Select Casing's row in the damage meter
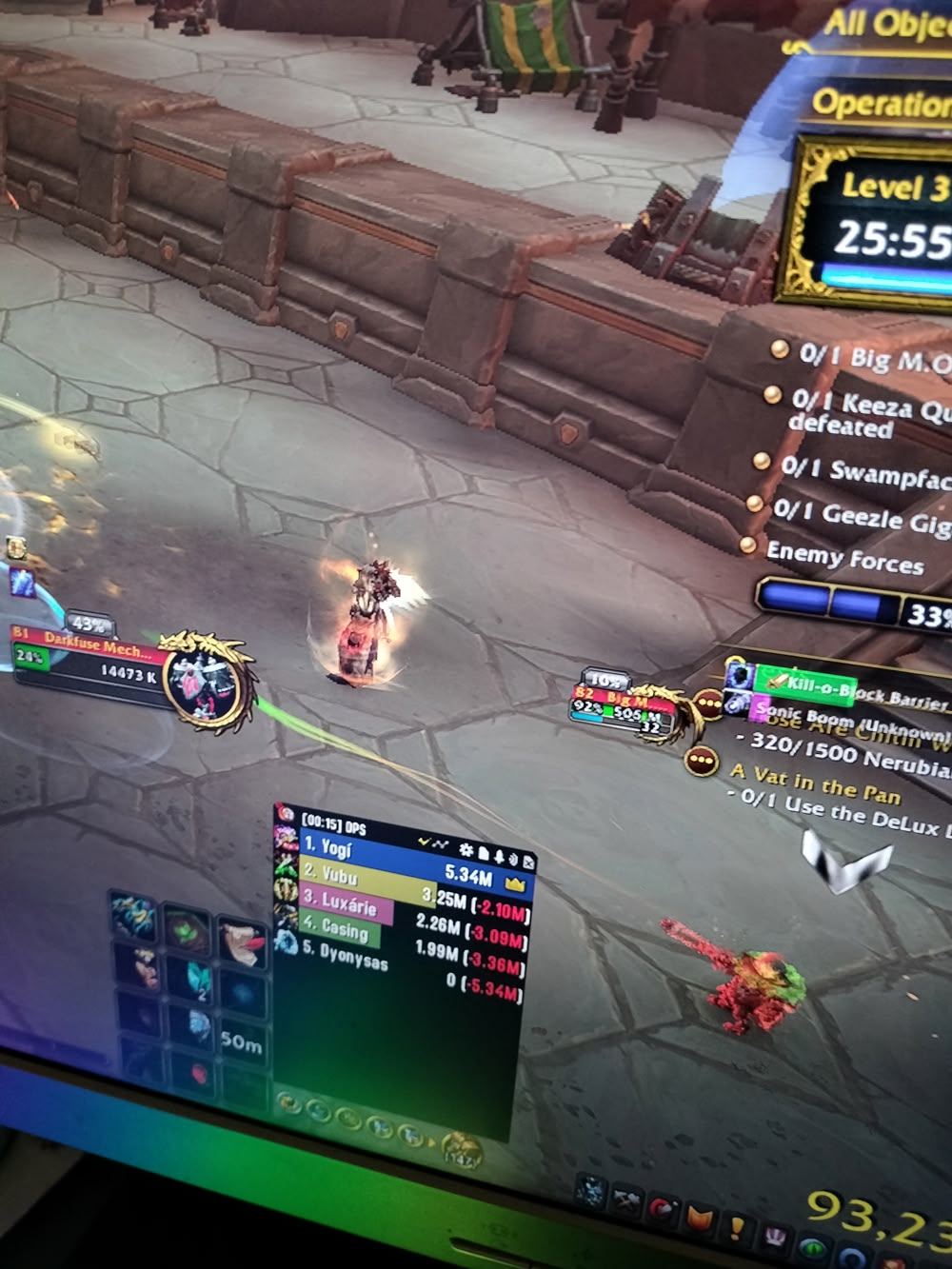The image size is (952, 1269). pos(340,930)
